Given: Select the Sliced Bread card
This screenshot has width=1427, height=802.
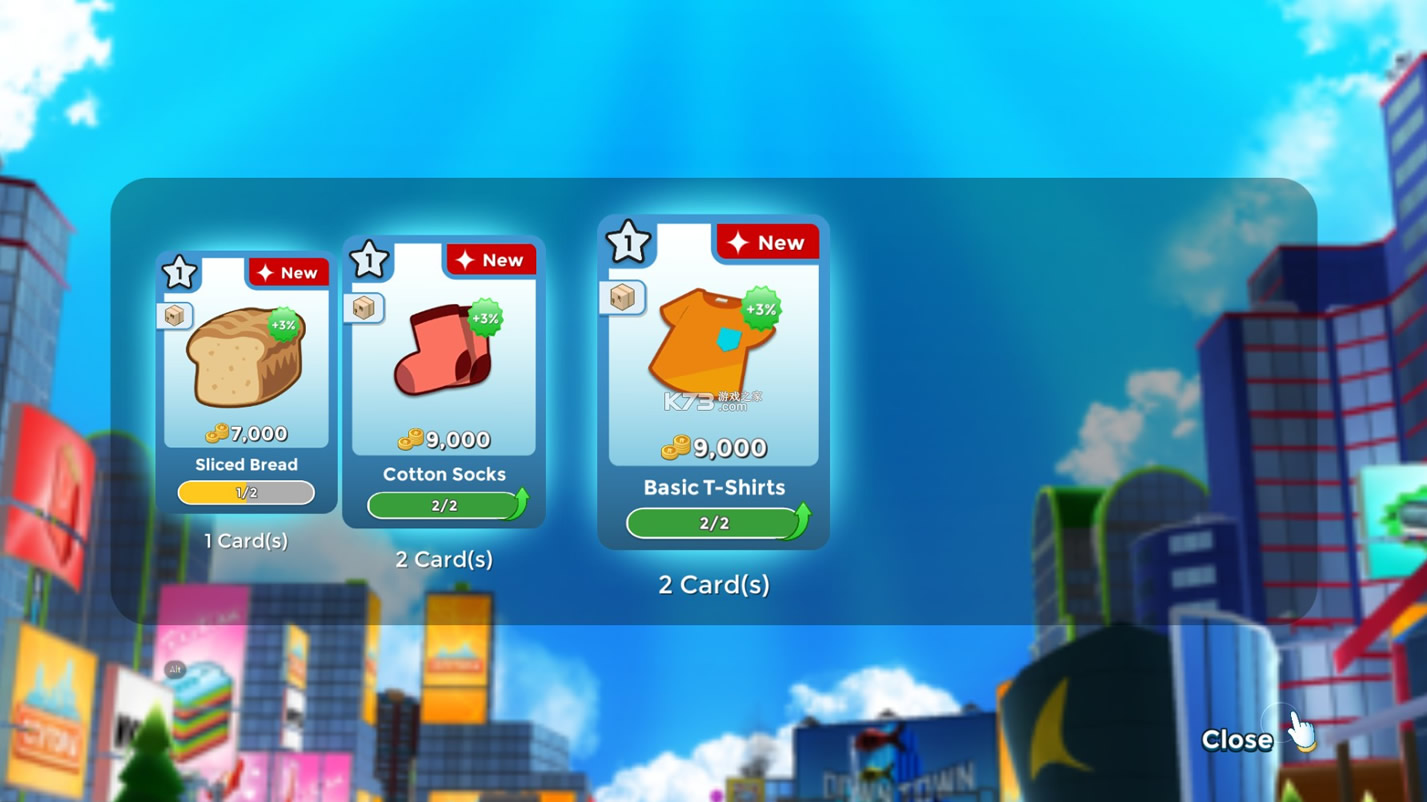Looking at the screenshot, I should tap(246, 382).
